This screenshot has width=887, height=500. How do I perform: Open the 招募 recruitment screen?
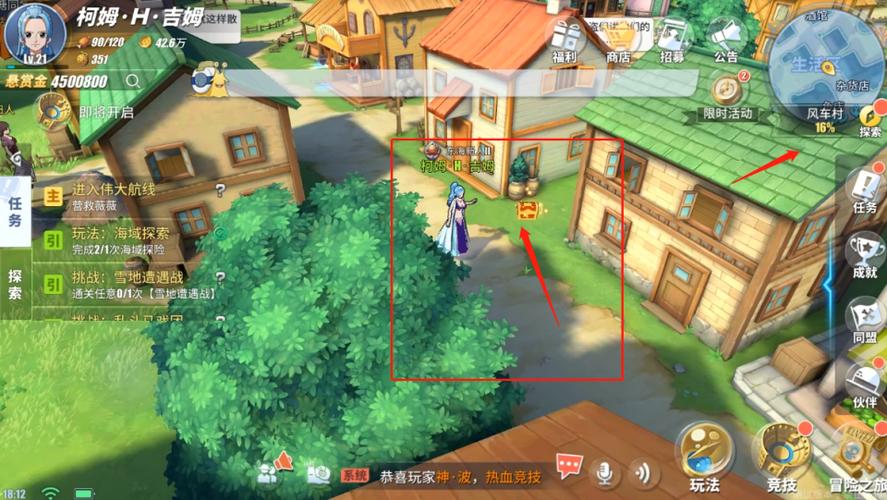point(673,40)
